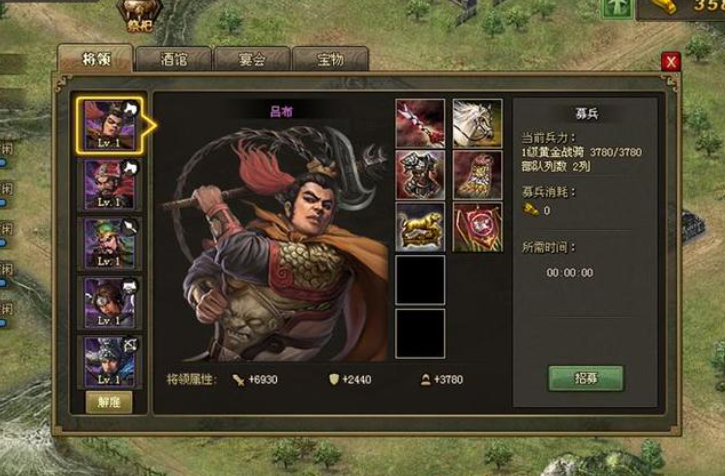Select the golden tiger tally slot
This screenshot has height=476, width=725.
[420, 227]
